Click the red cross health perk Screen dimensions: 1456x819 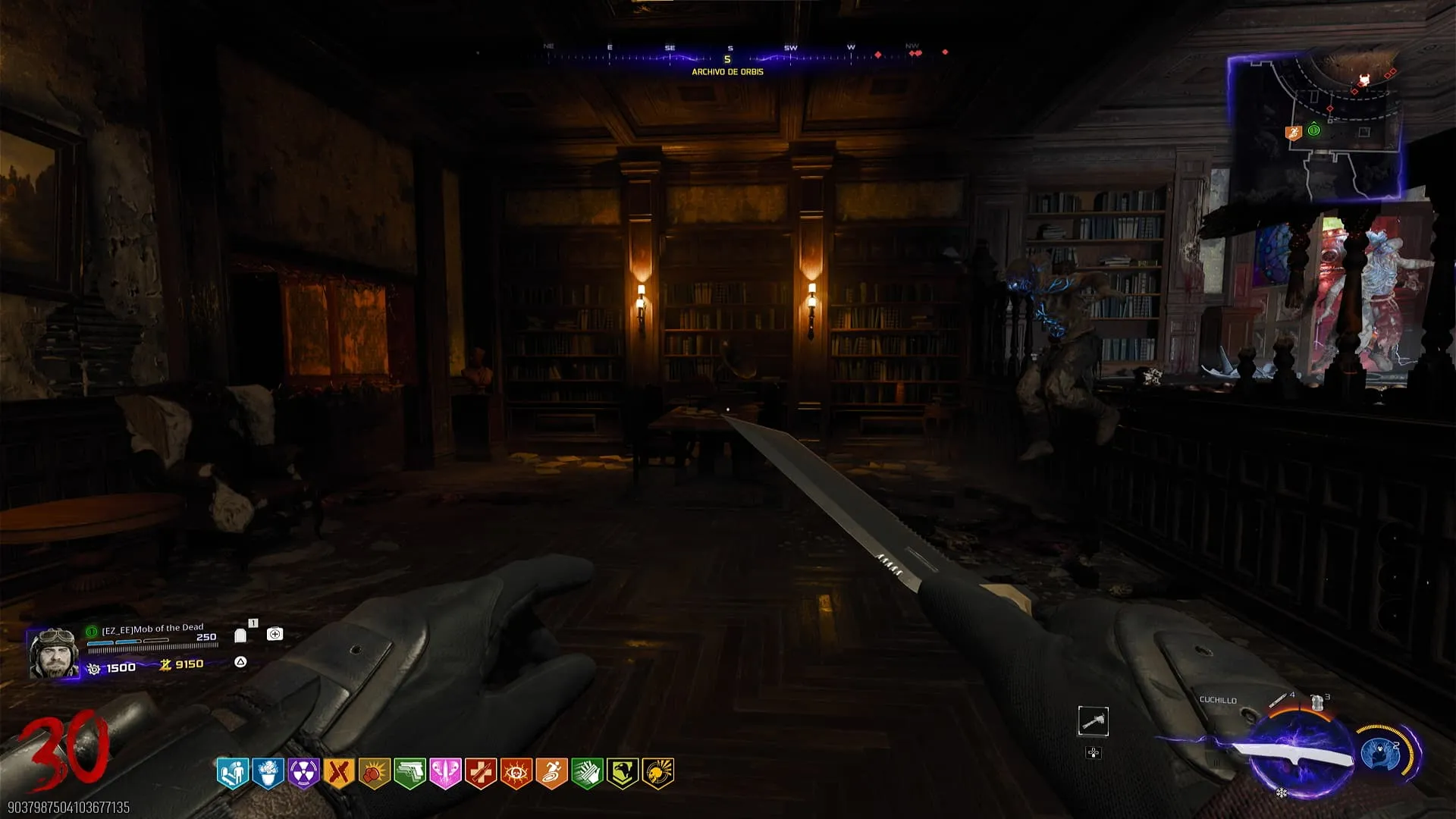[x=481, y=773]
